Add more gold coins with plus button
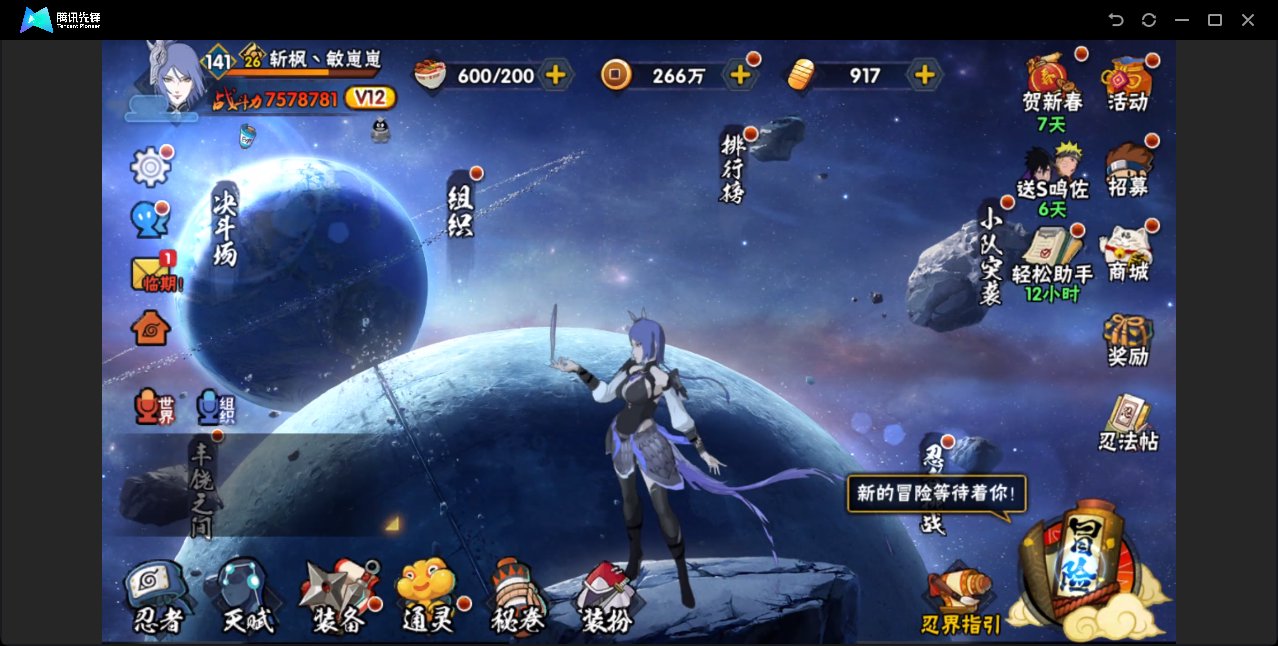 pyautogui.click(x=740, y=75)
